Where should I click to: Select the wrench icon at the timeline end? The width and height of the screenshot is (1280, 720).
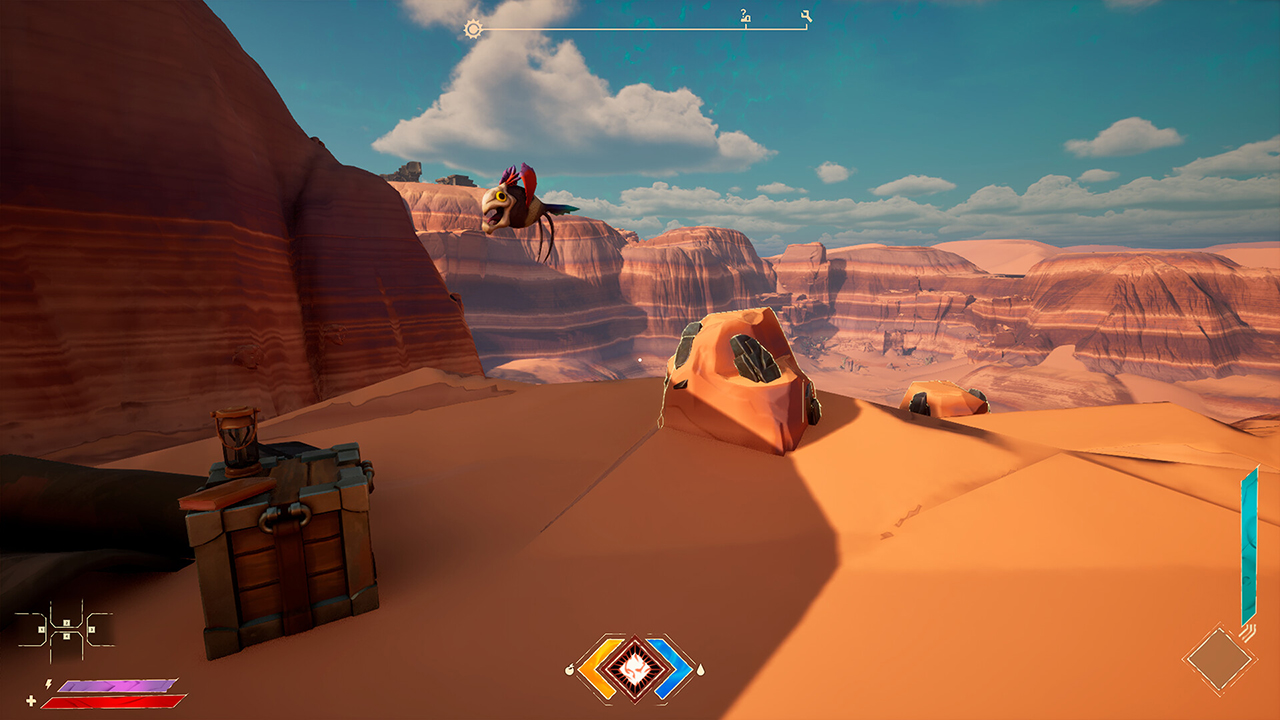click(x=805, y=14)
